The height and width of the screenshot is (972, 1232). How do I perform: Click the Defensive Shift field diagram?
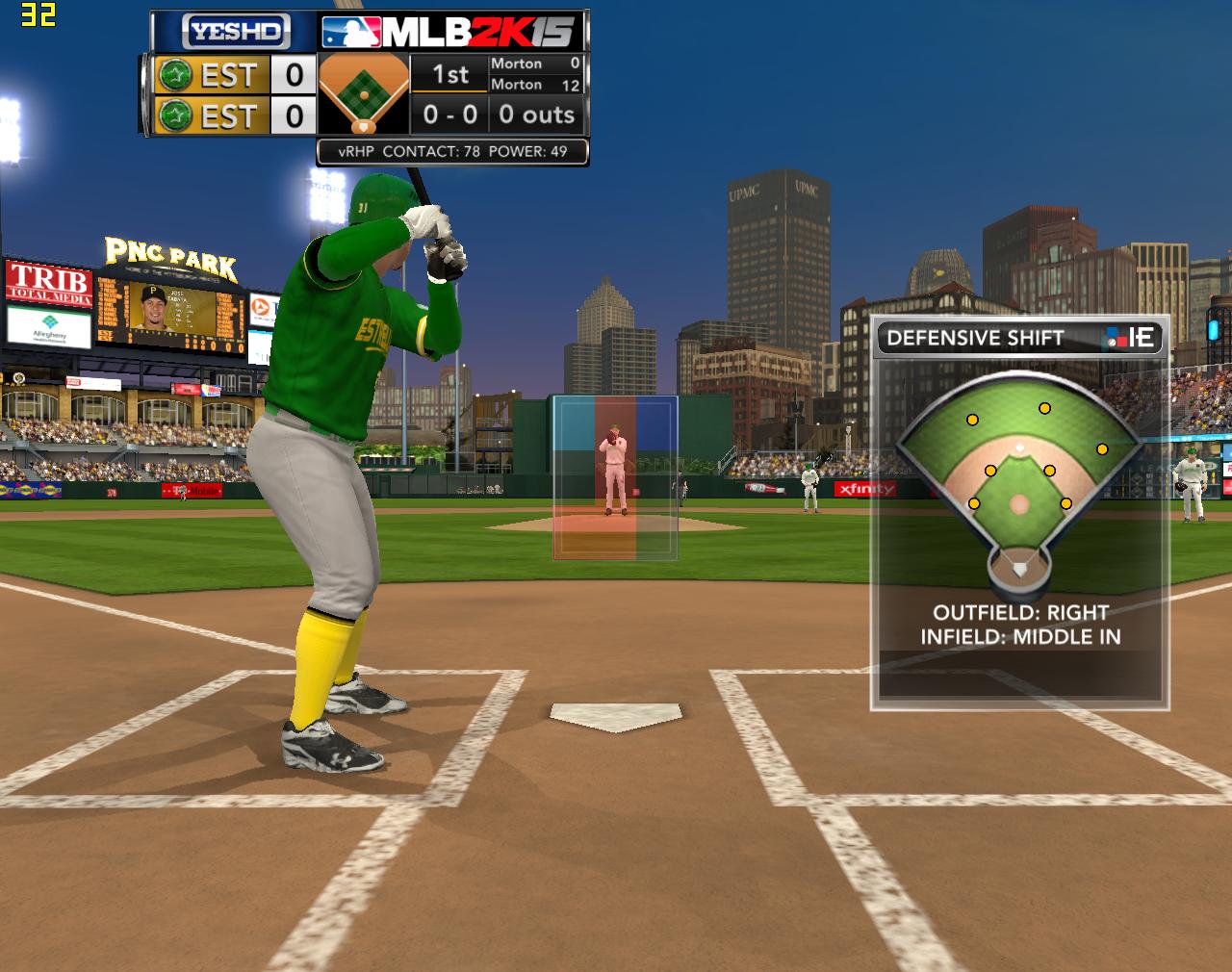(x=1018, y=481)
